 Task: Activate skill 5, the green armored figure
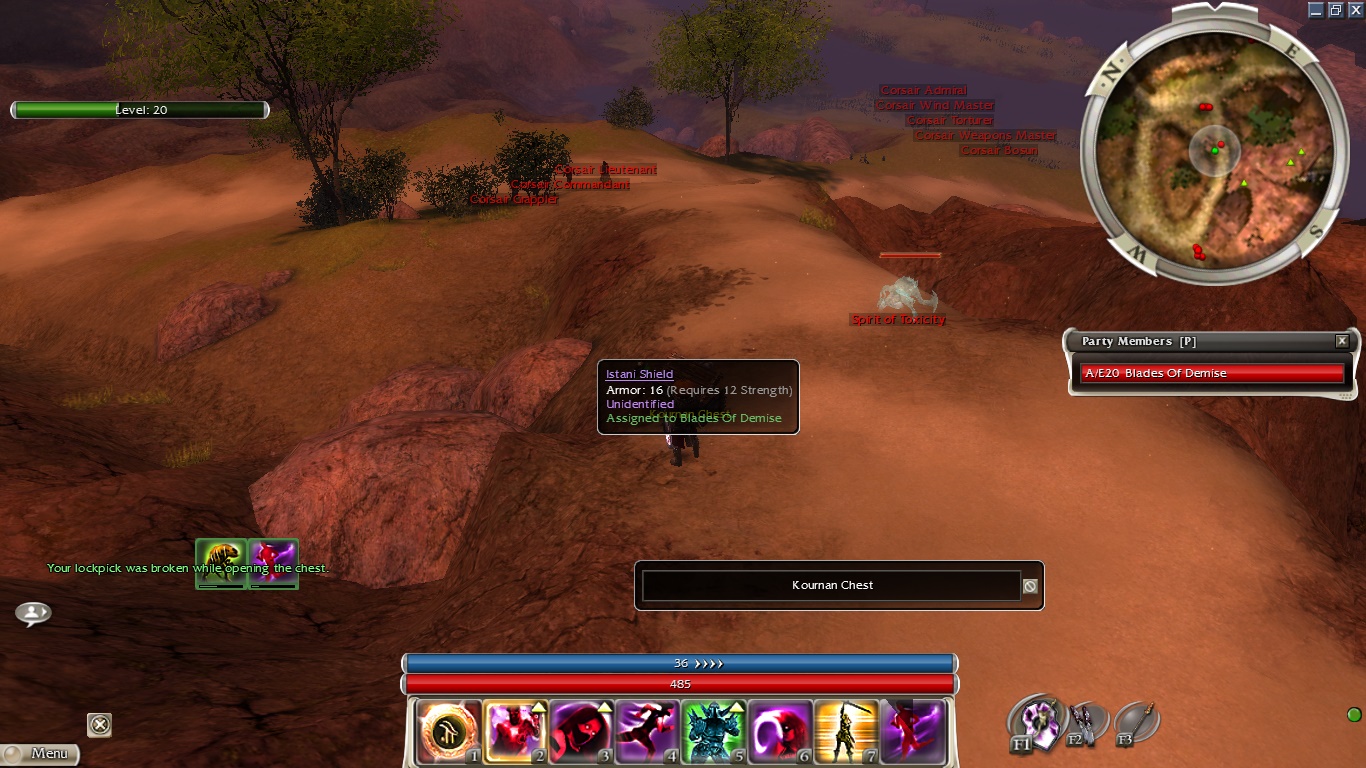coord(713,732)
